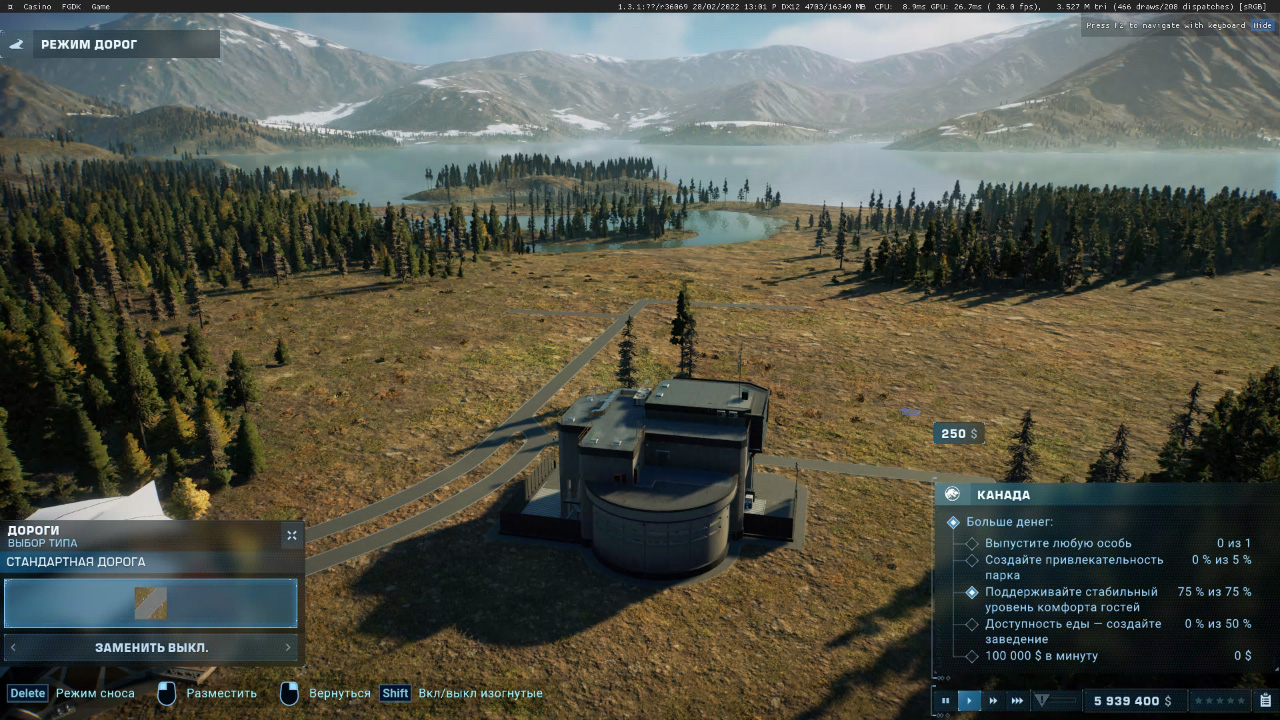Viewport: 1280px width, 720px height.
Task: Select the standard road type tile
Action: pos(151,603)
